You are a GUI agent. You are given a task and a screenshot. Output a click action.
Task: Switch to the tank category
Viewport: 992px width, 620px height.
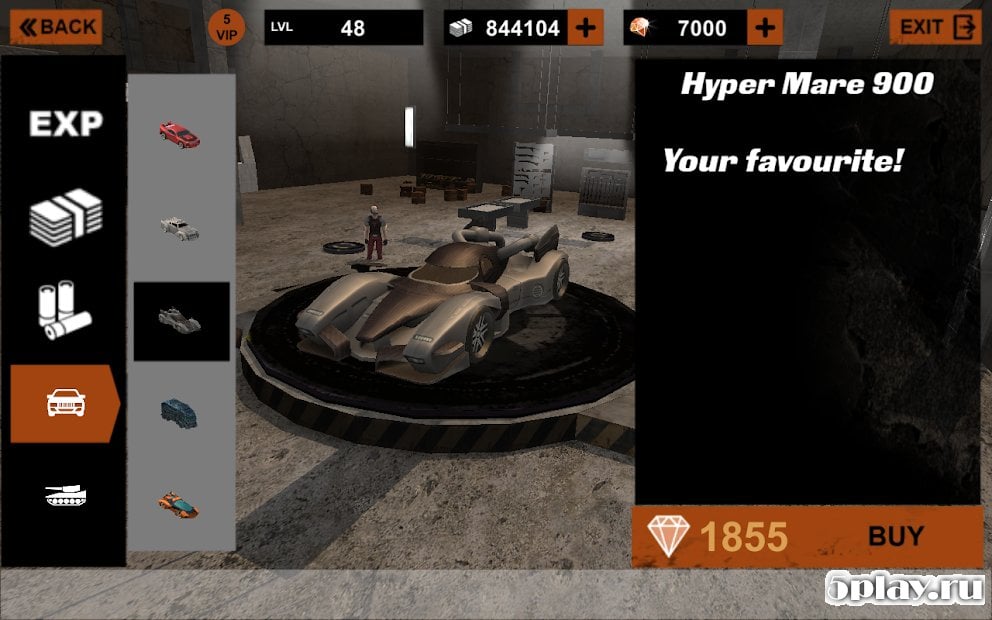(66, 494)
